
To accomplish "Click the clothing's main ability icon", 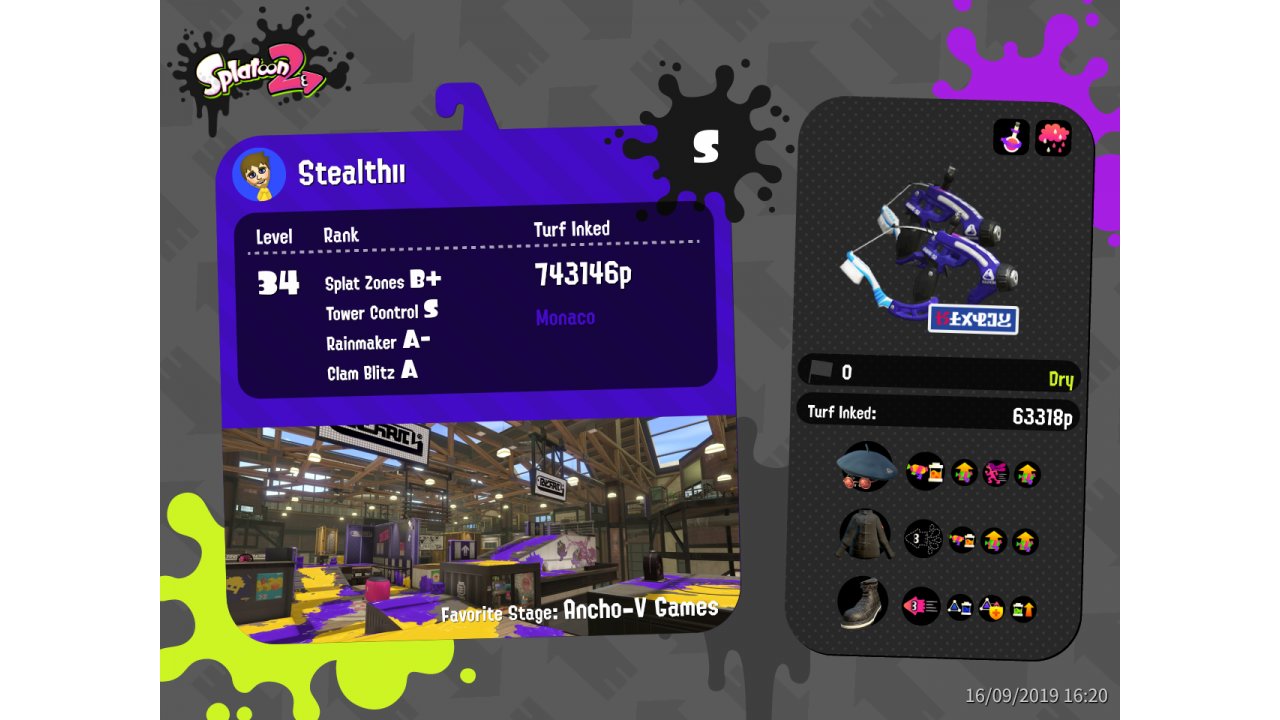I will (x=923, y=539).
